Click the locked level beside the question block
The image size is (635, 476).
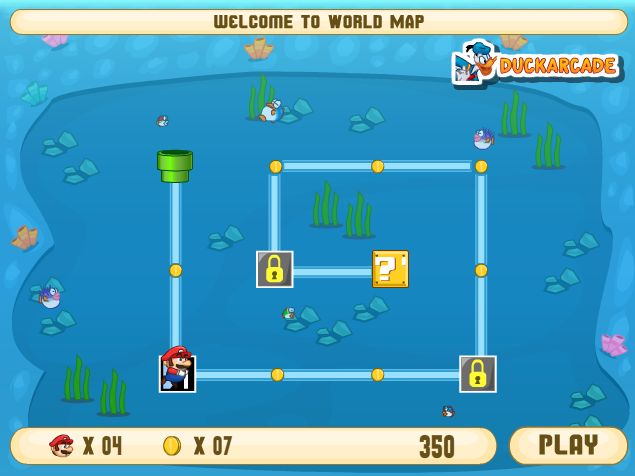[x=274, y=269]
